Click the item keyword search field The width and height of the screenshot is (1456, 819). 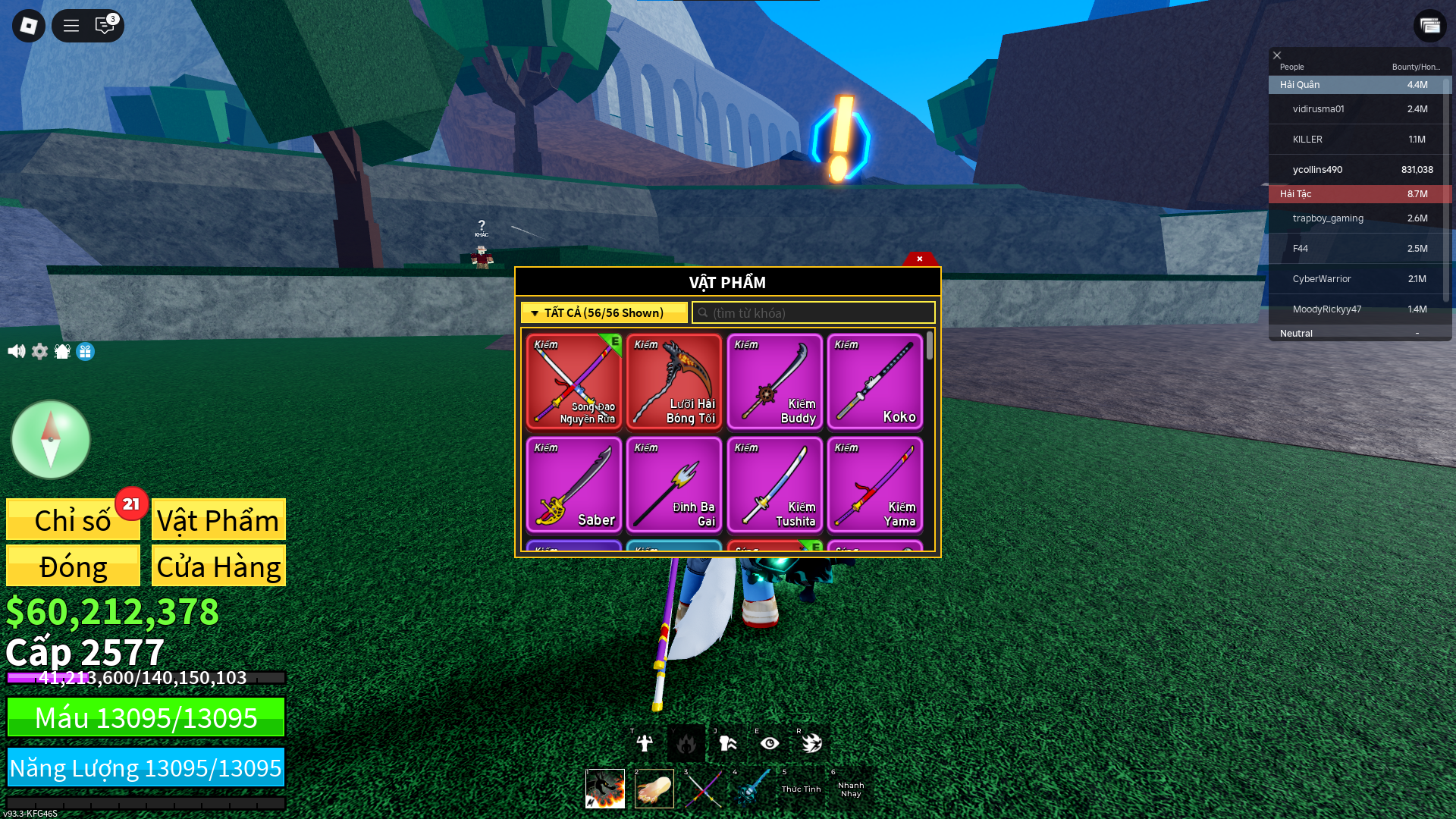[x=814, y=312]
